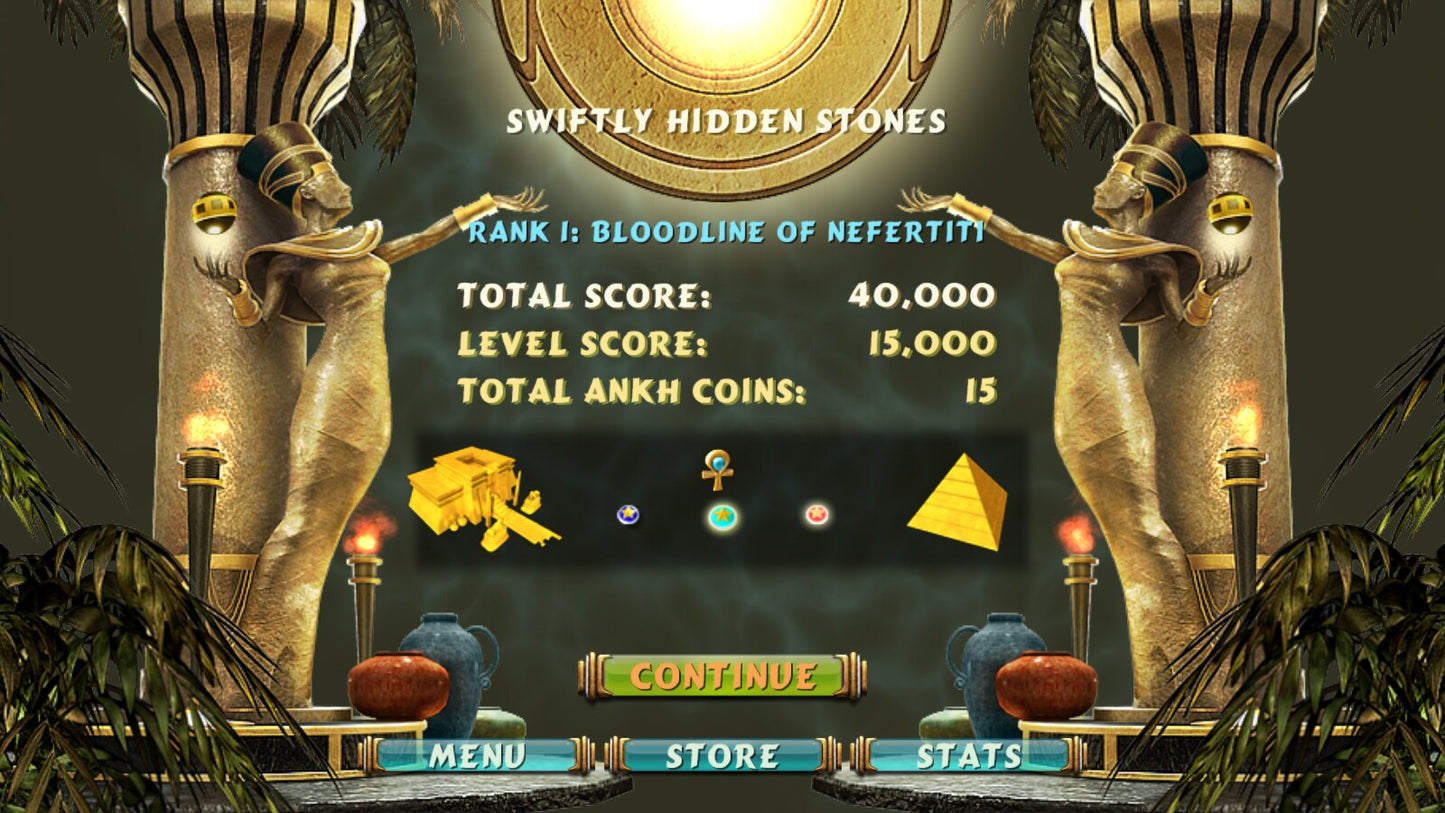Open the Menu button
The height and width of the screenshot is (813, 1445).
point(477,756)
